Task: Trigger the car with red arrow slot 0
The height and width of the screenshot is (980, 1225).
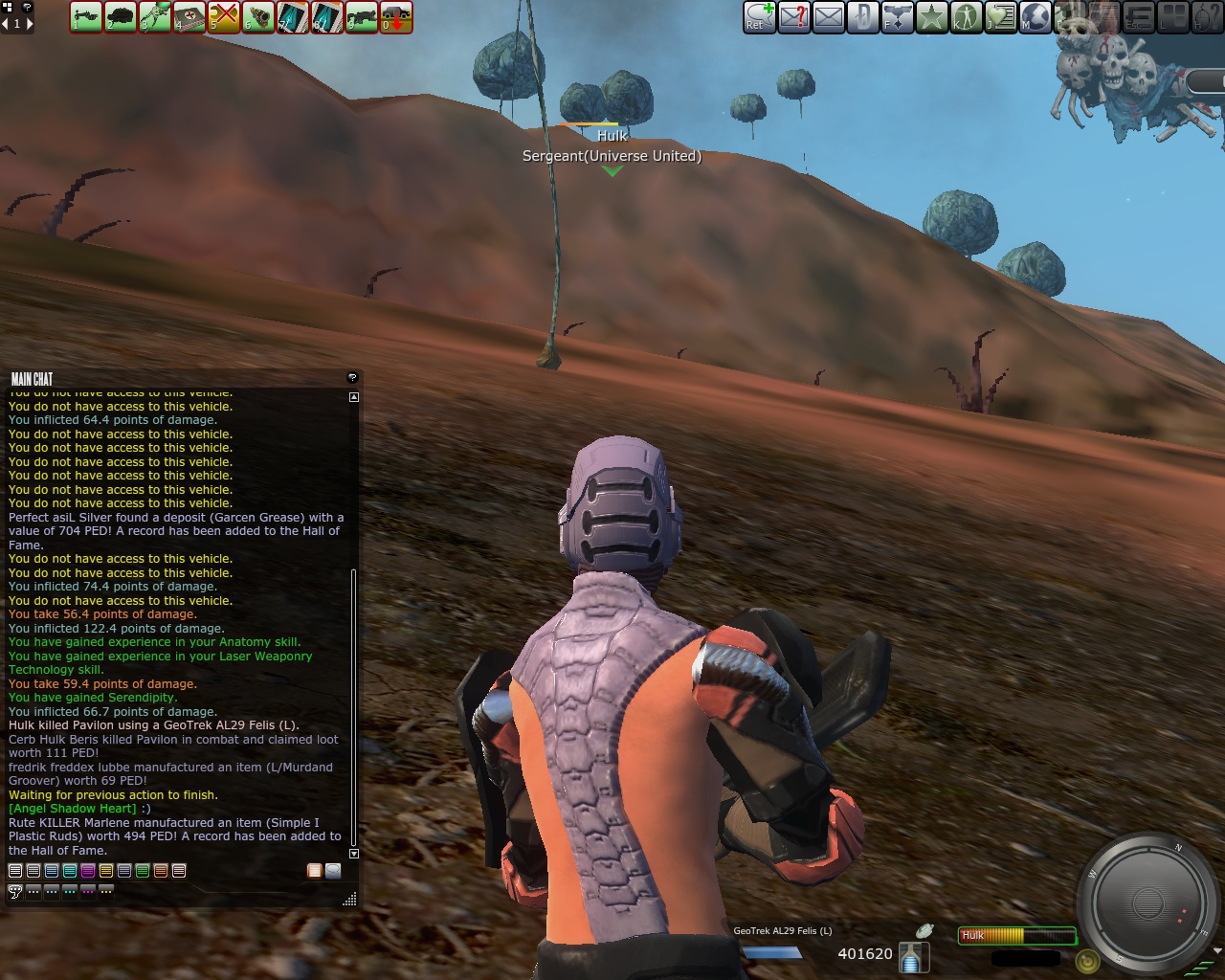Action: (396, 16)
